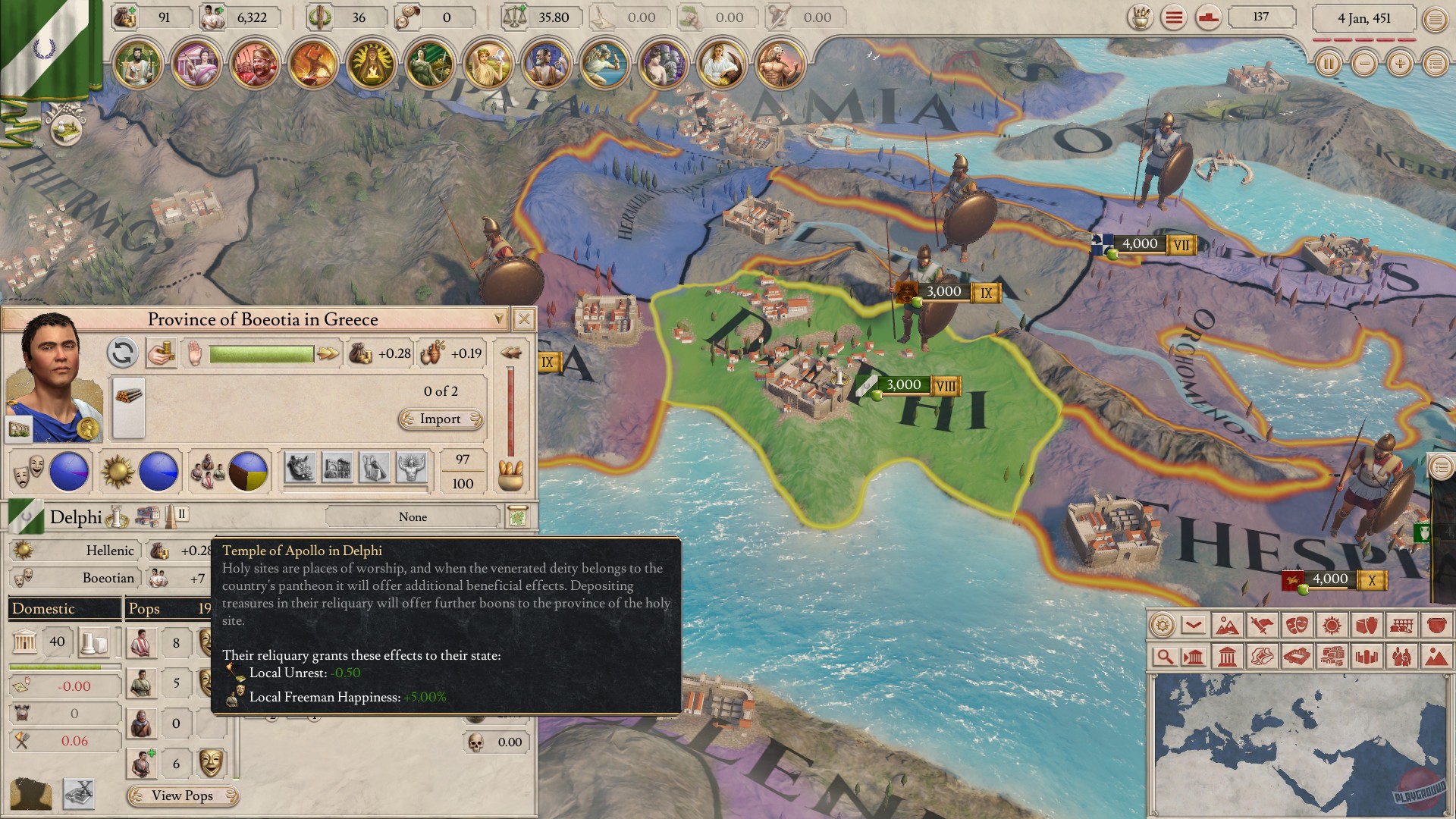
Task: Expand the Province of Boeotia title dropdown
Action: click(x=500, y=319)
